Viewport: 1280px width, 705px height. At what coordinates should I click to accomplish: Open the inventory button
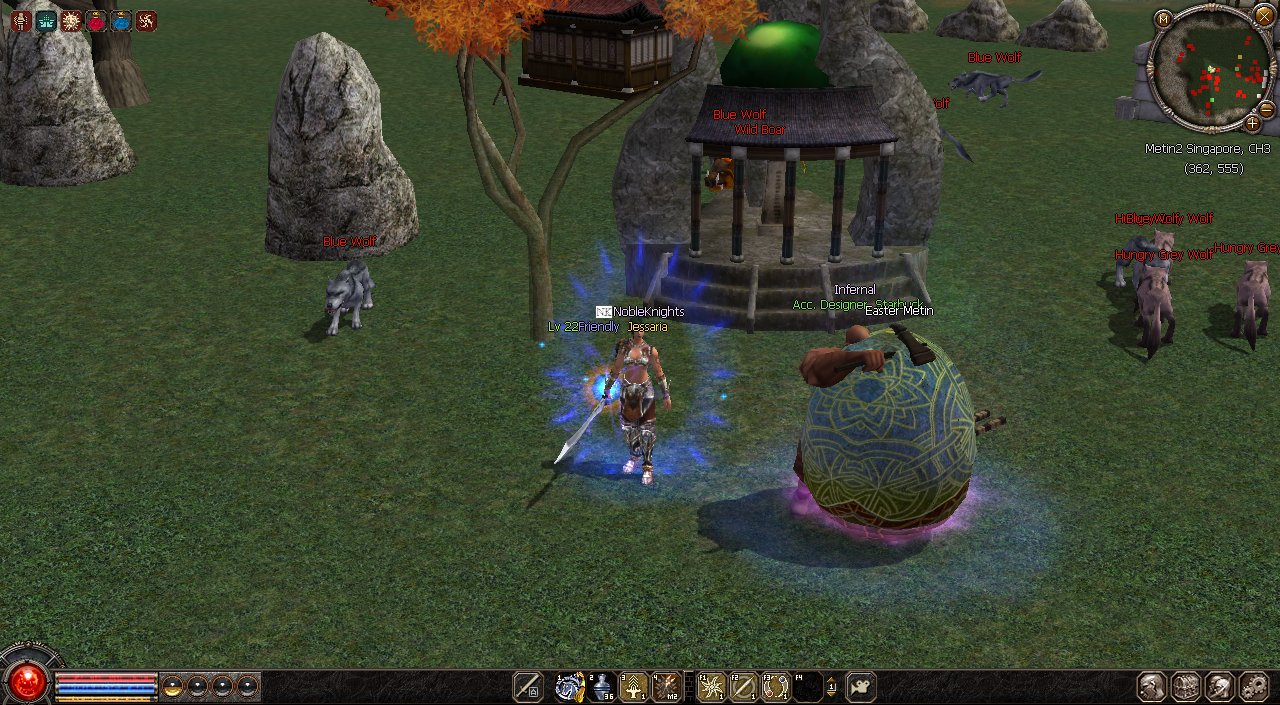pyautogui.click(x=1186, y=687)
